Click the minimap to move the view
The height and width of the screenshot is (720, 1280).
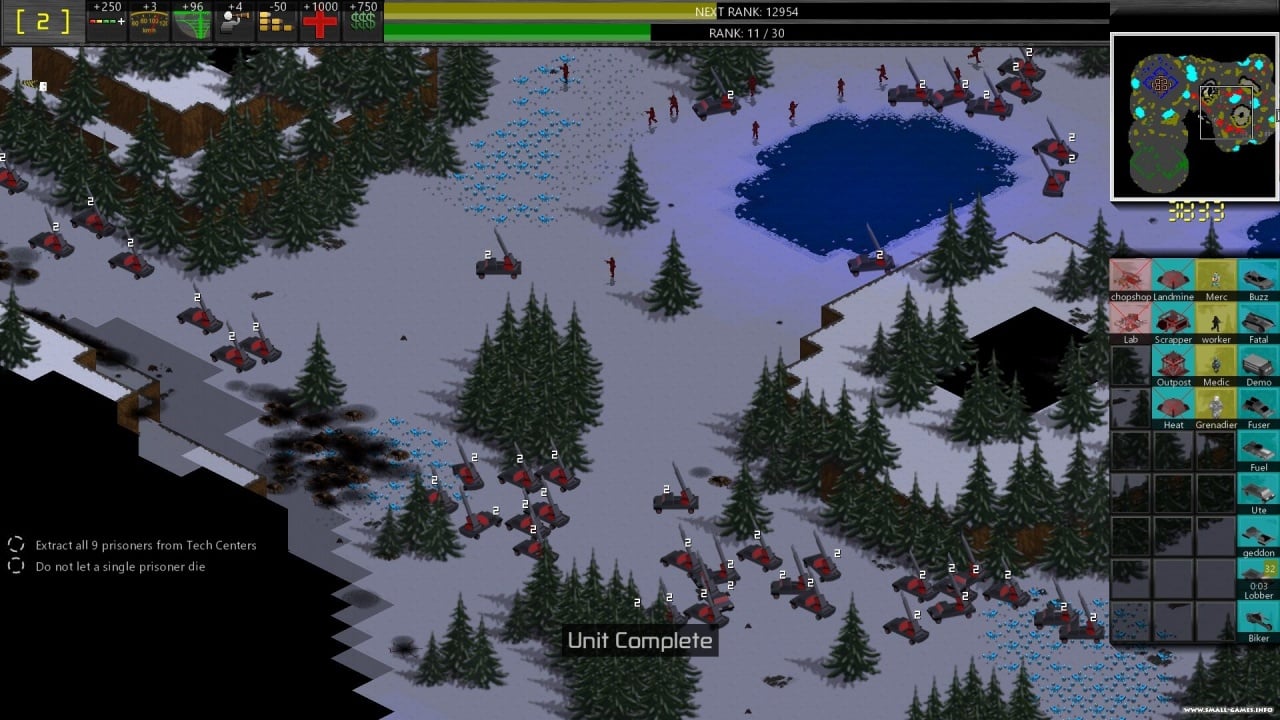click(1193, 116)
